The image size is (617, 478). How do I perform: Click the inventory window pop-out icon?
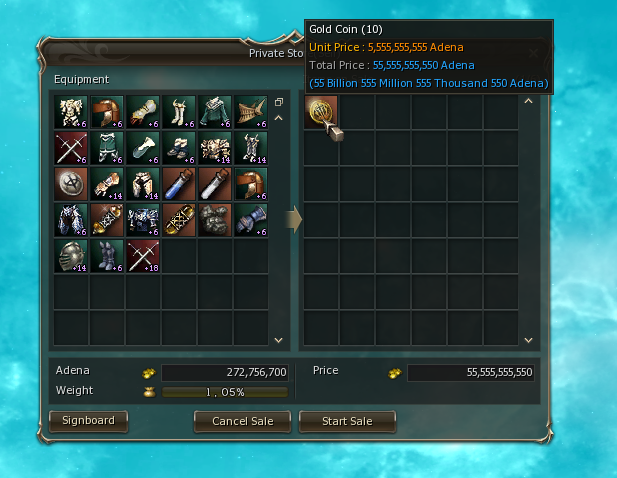tap(279, 102)
